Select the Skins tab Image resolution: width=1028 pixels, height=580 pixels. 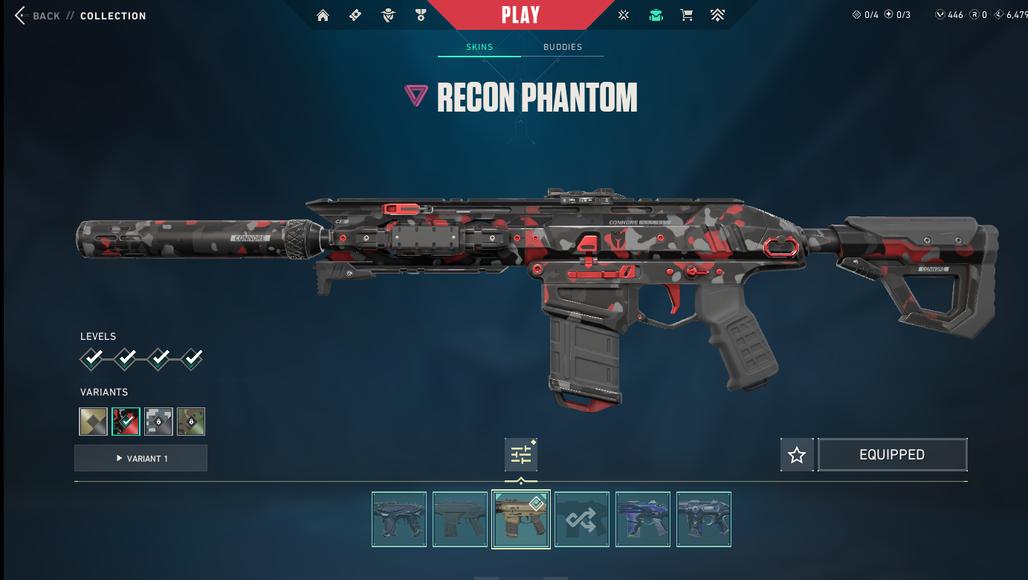click(x=479, y=47)
